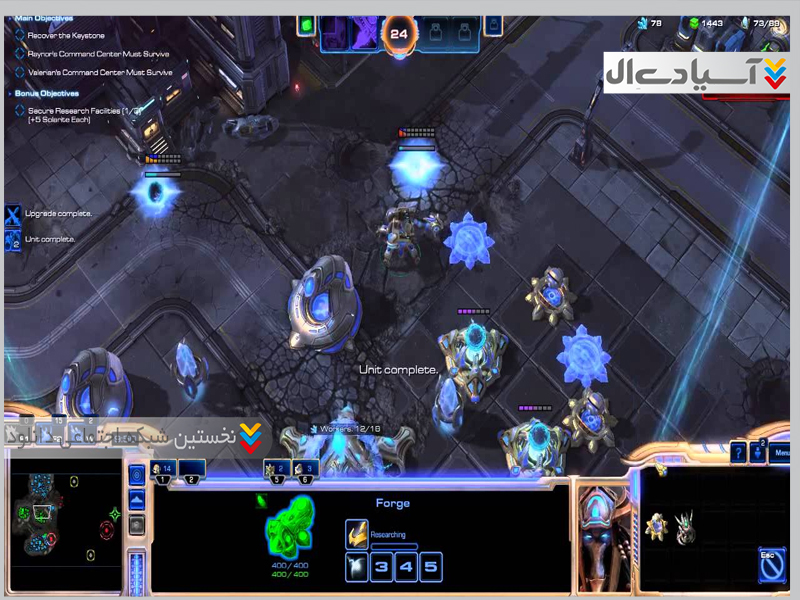Cancel the research with the Esc button
The image size is (800, 600).
pos(771,565)
